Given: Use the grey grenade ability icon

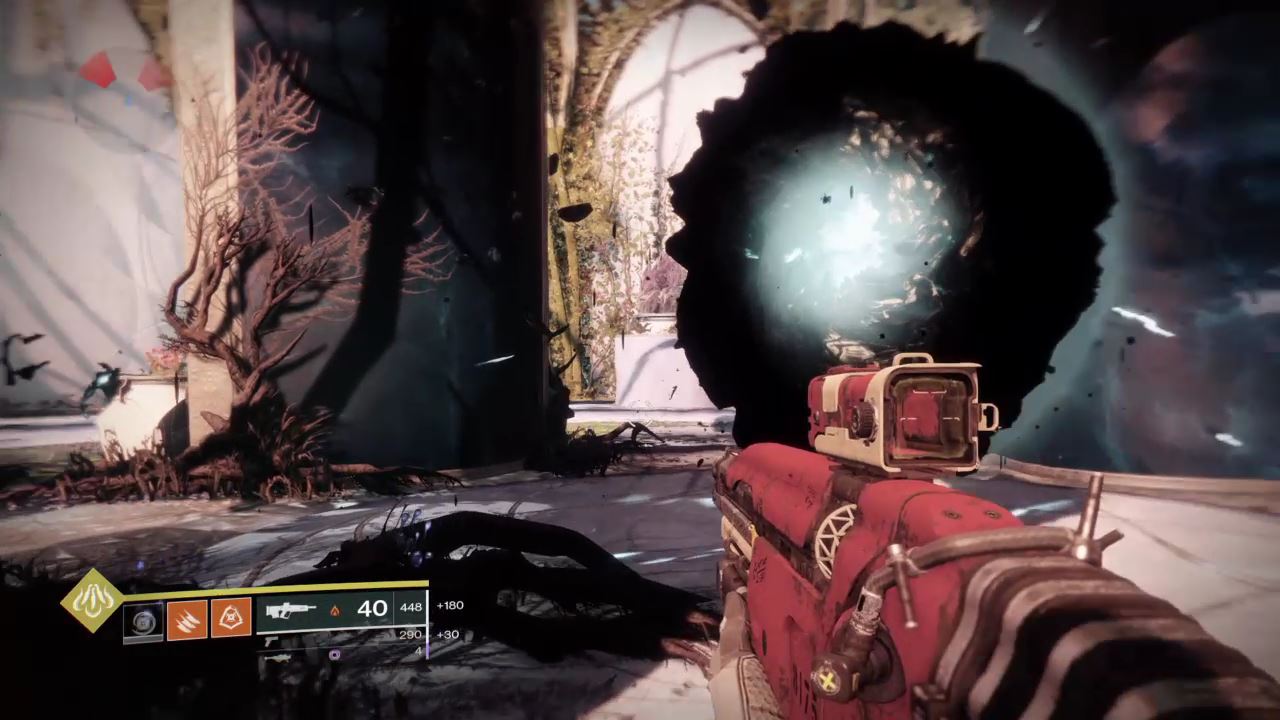Looking at the screenshot, I should (142, 621).
